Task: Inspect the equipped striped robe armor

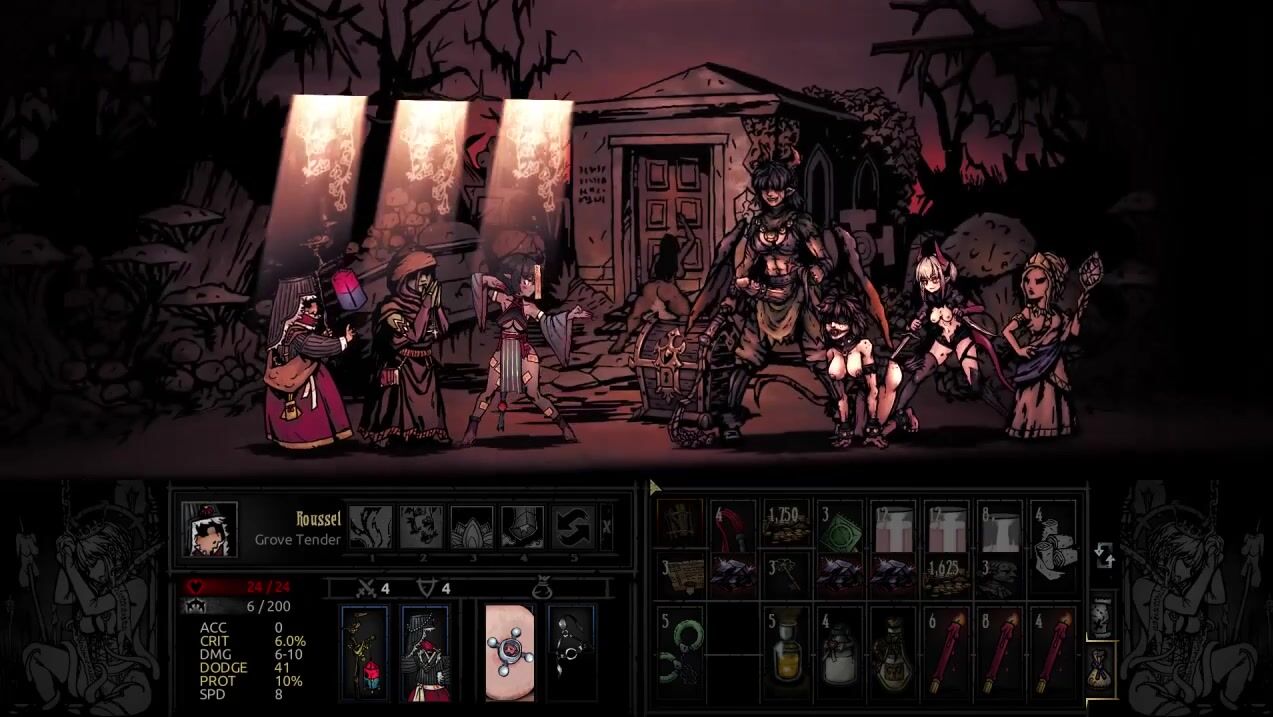Action: [x=425, y=652]
